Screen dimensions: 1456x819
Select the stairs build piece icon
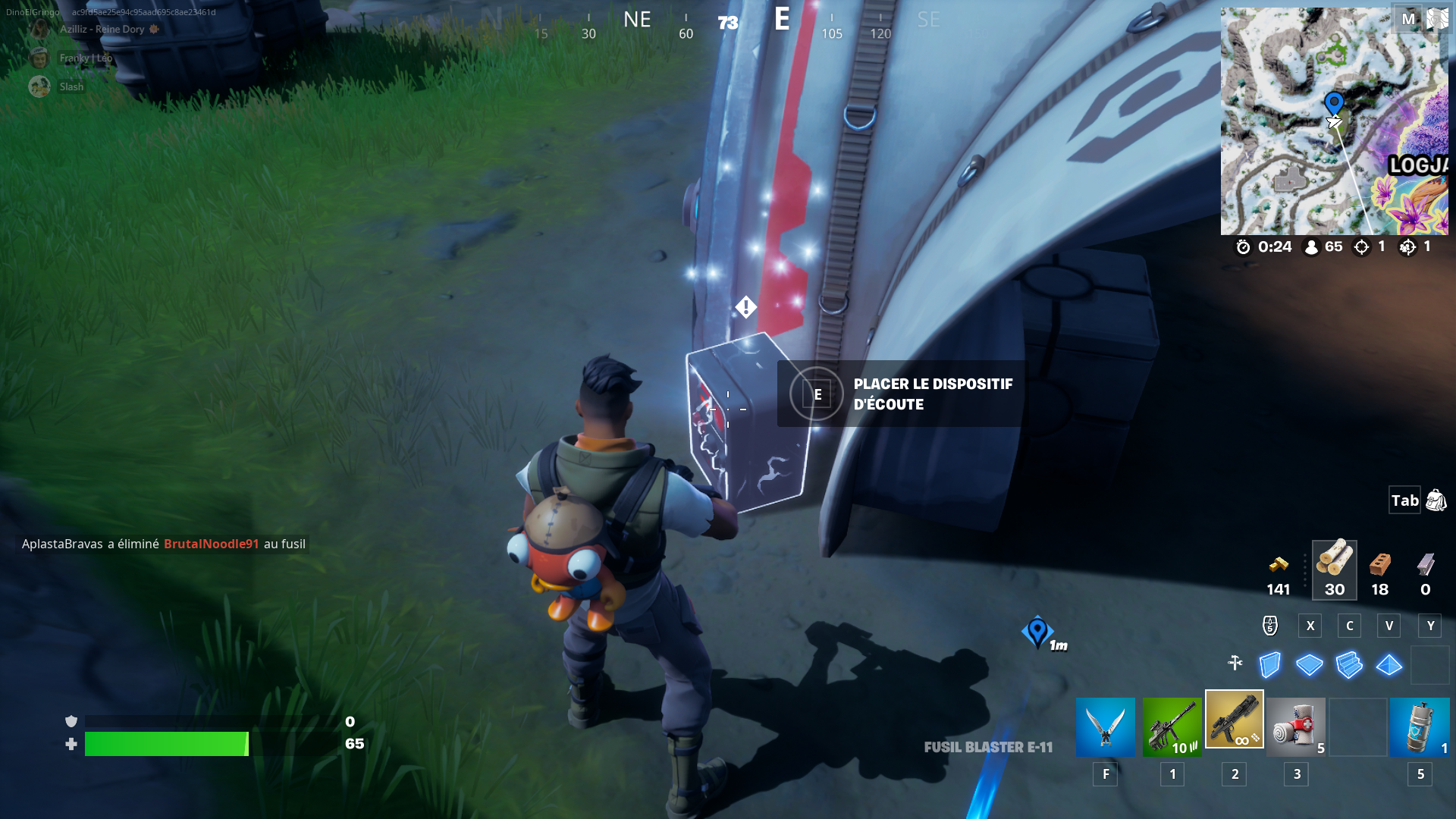[x=1351, y=665]
